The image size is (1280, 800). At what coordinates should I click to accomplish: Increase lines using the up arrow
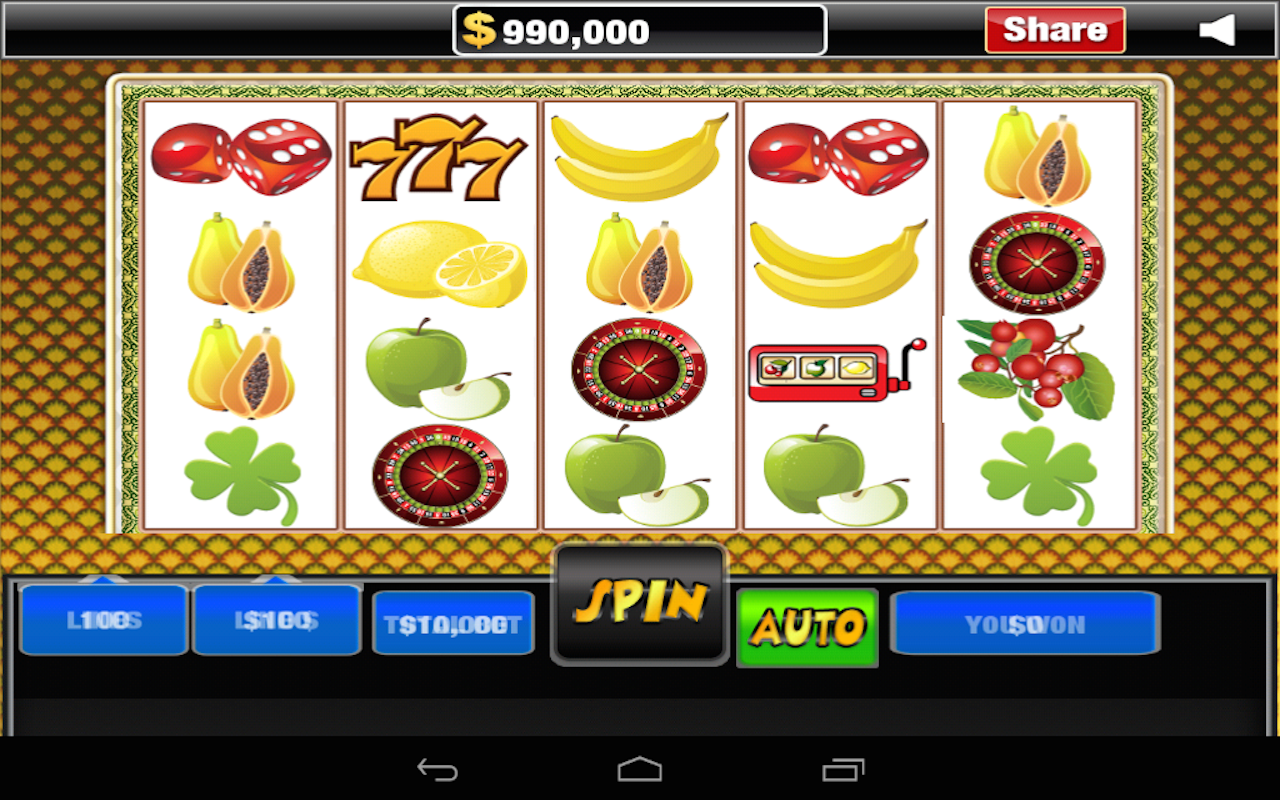click(103, 578)
